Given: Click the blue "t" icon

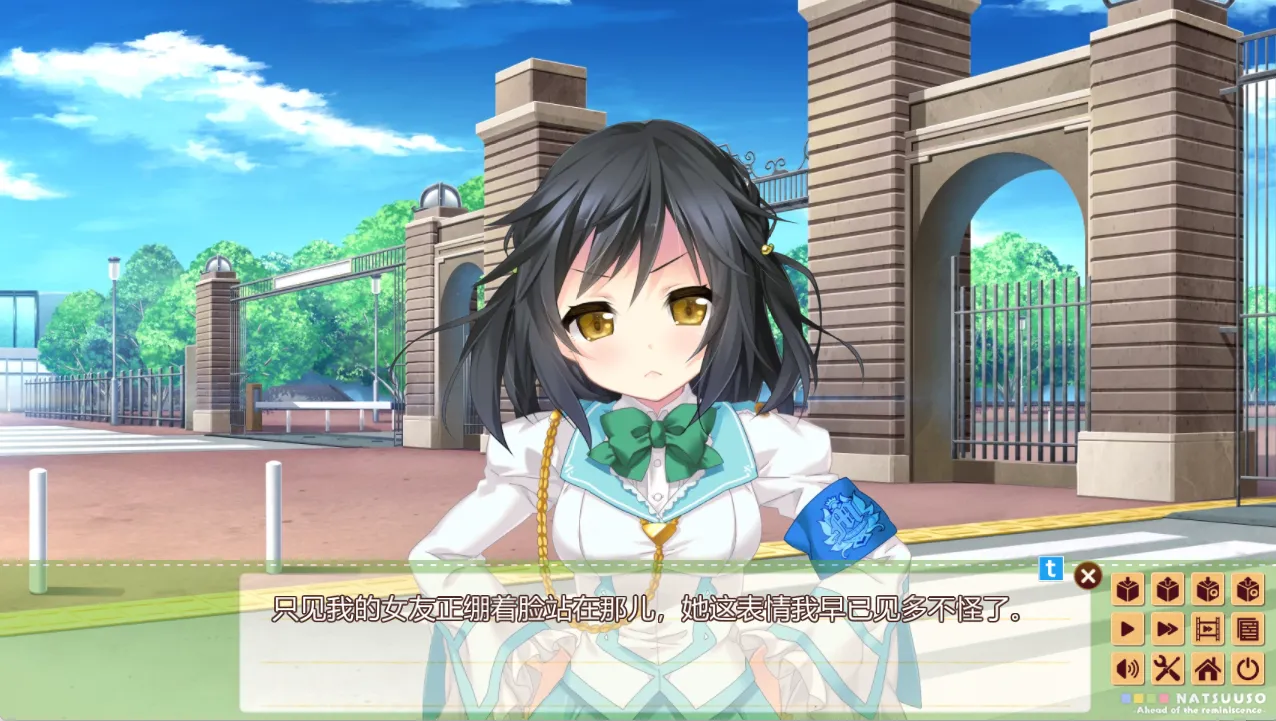Looking at the screenshot, I should [1051, 569].
